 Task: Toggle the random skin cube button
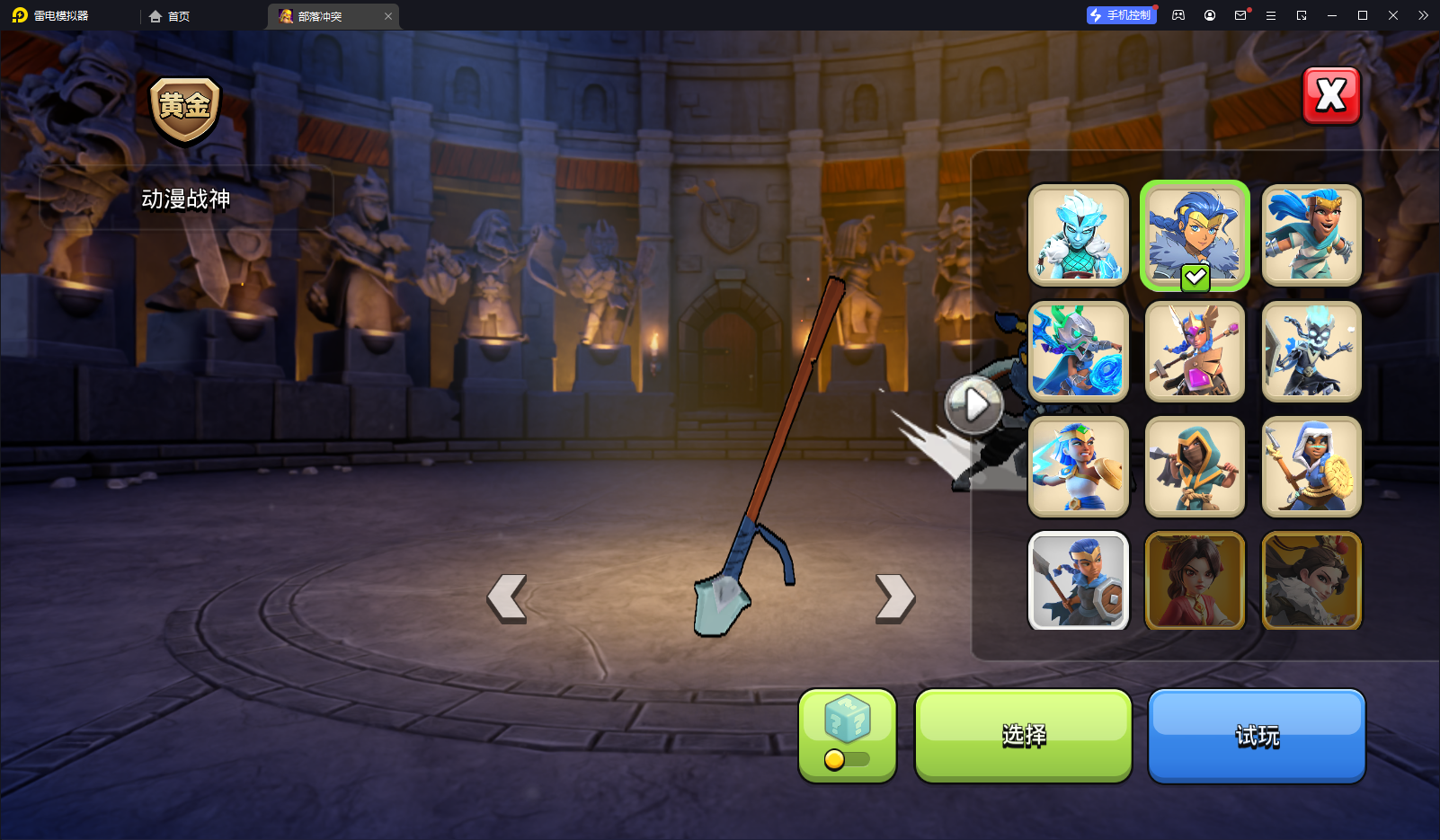pos(847,736)
